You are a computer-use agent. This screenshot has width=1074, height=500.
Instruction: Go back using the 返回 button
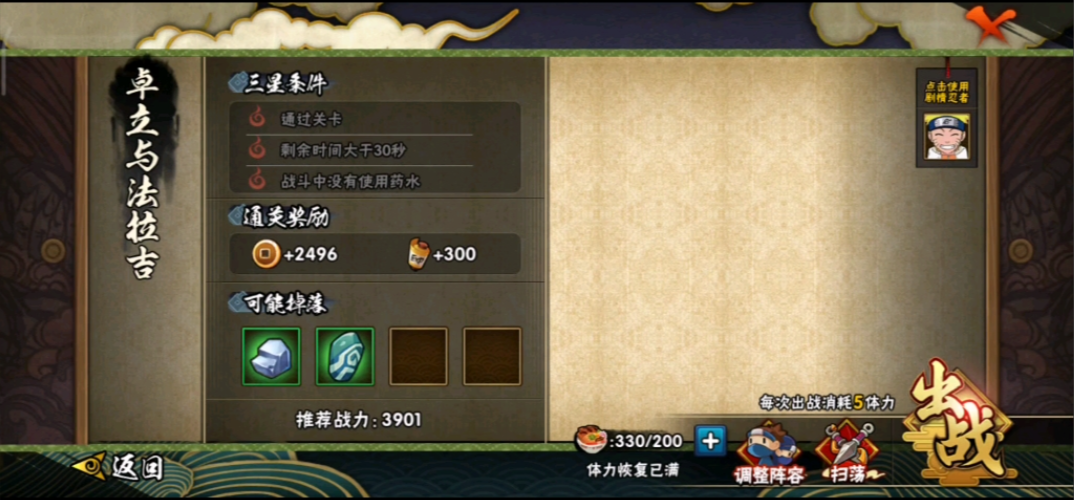click(x=120, y=467)
